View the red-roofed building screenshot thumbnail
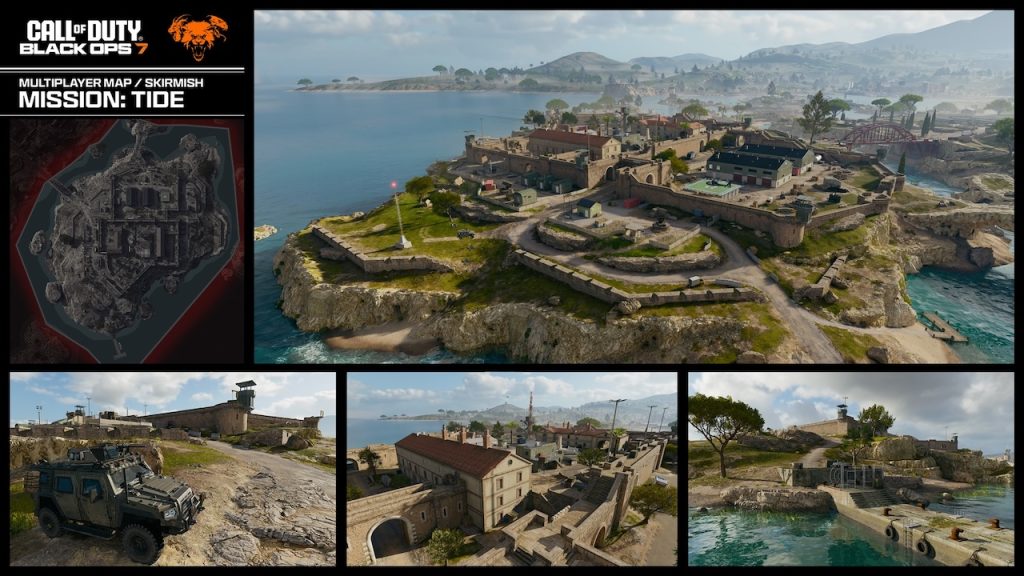Screen dimensions: 1024x576 coord(512,469)
